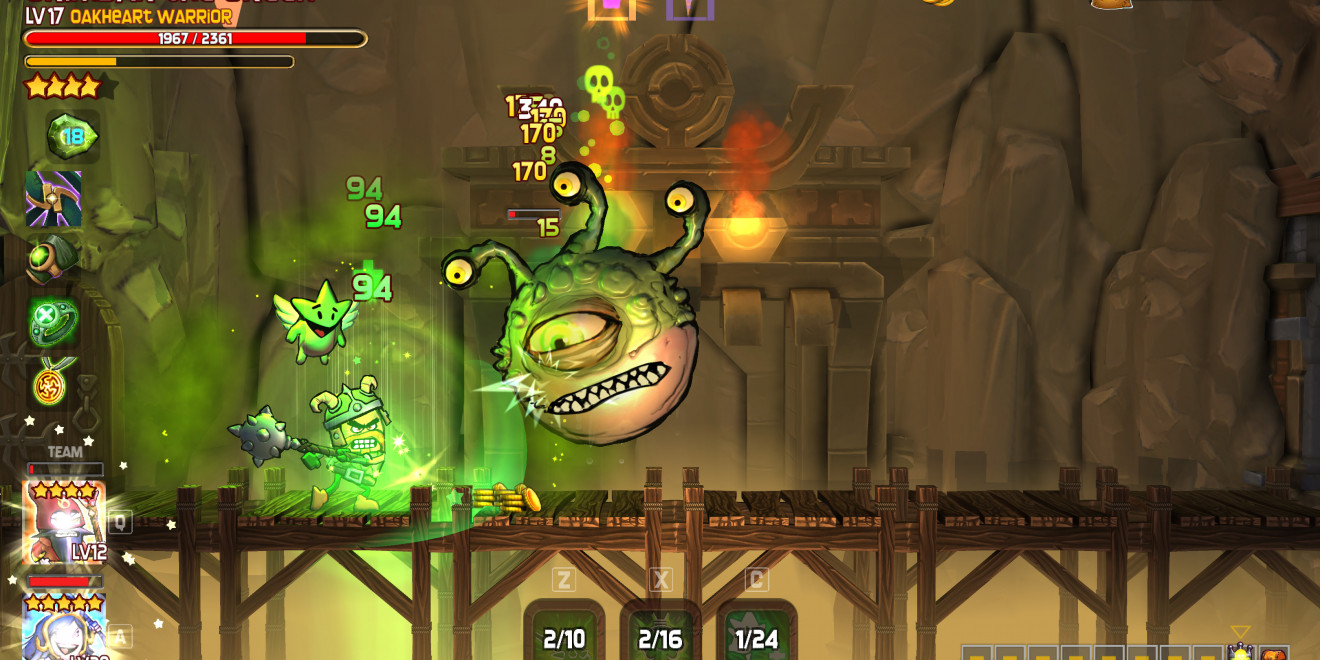Select the green gem showing 18
The height and width of the screenshot is (660, 1320).
coord(72,137)
